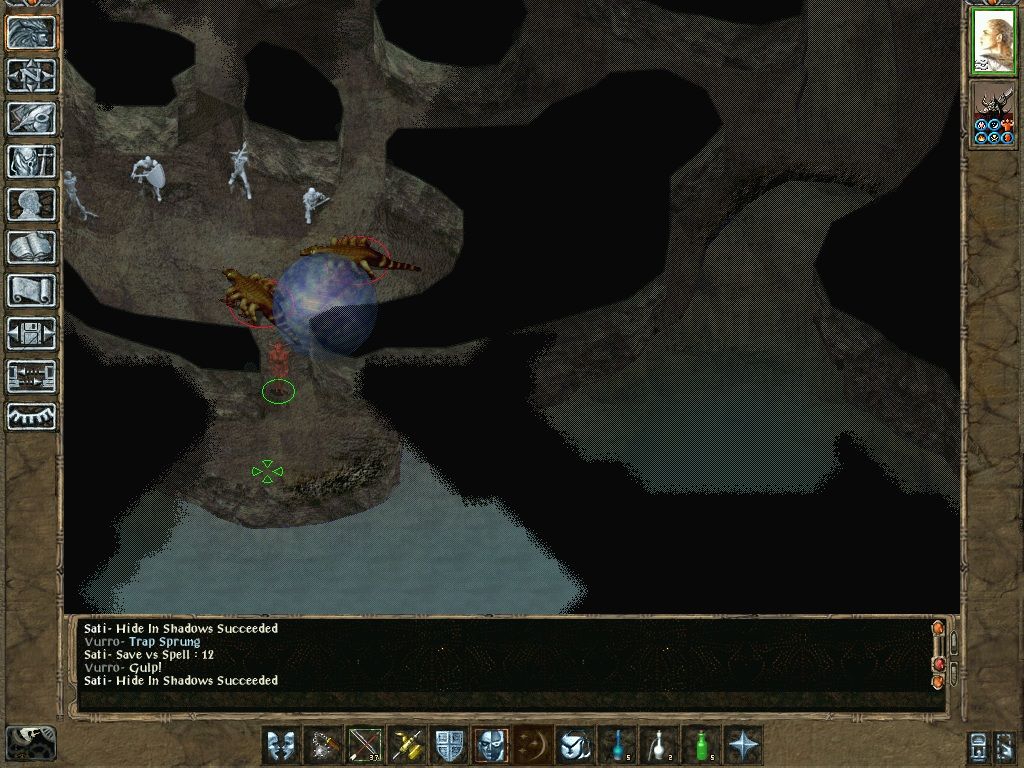
Task: Use the green bottle quick item
Action: click(702, 745)
